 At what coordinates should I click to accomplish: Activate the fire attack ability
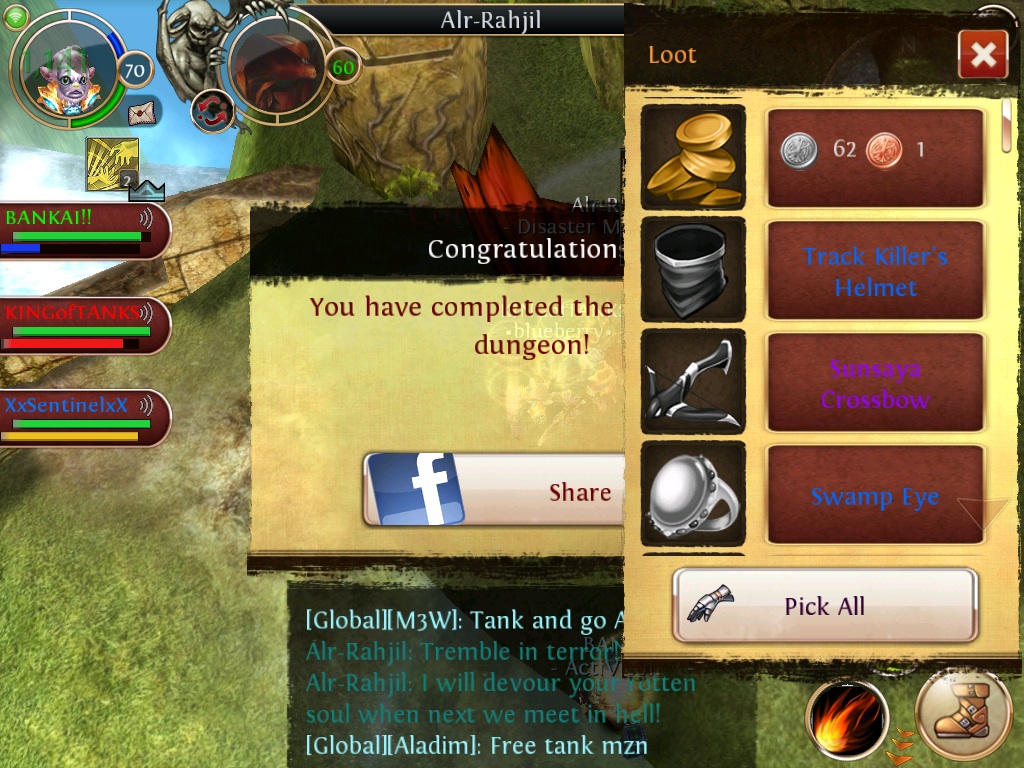847,718
